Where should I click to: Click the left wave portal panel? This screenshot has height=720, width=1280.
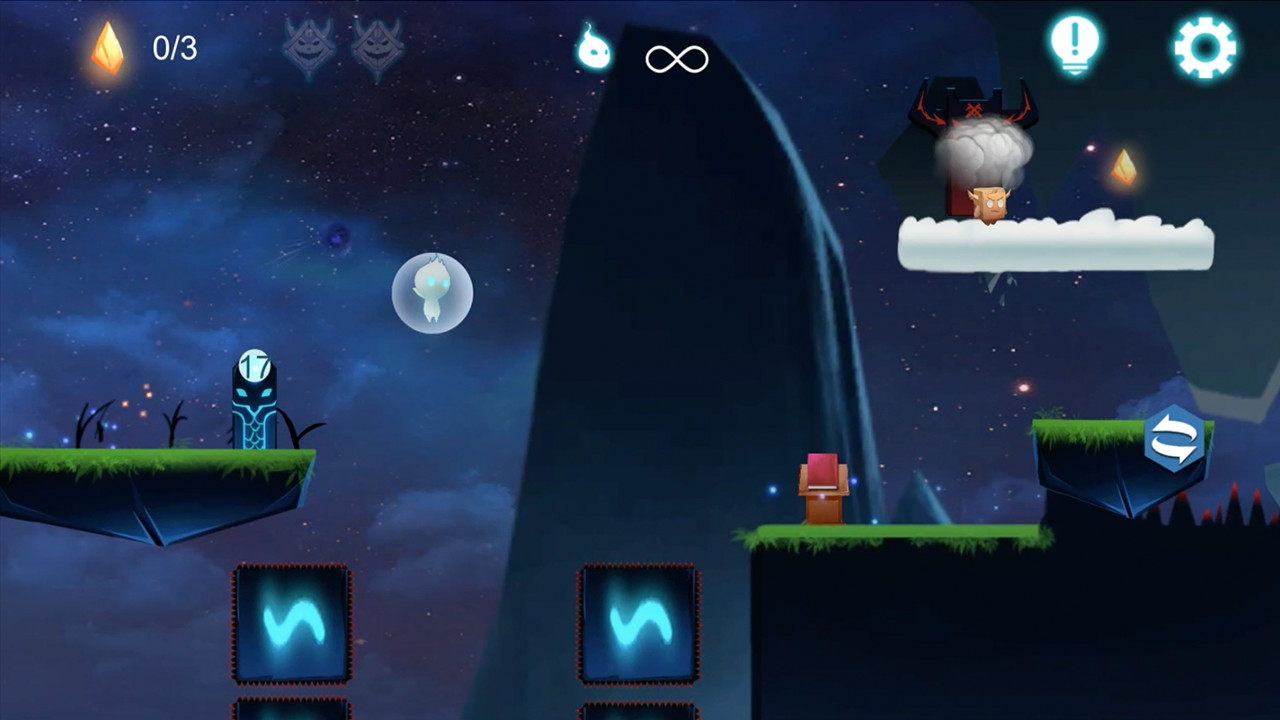(x=290, y=623)
